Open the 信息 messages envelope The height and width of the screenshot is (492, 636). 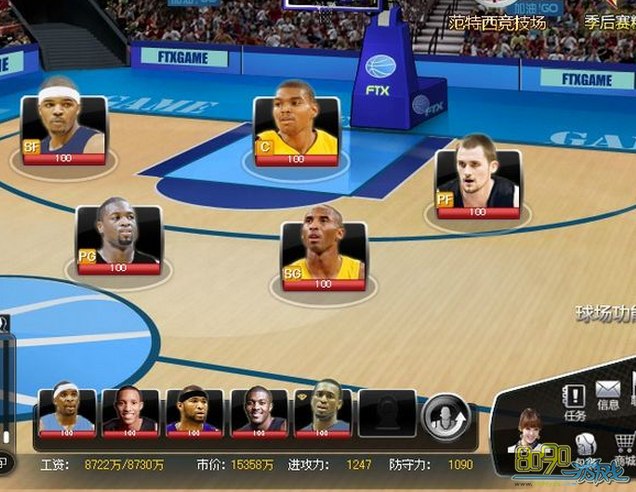tap(608, 394)
